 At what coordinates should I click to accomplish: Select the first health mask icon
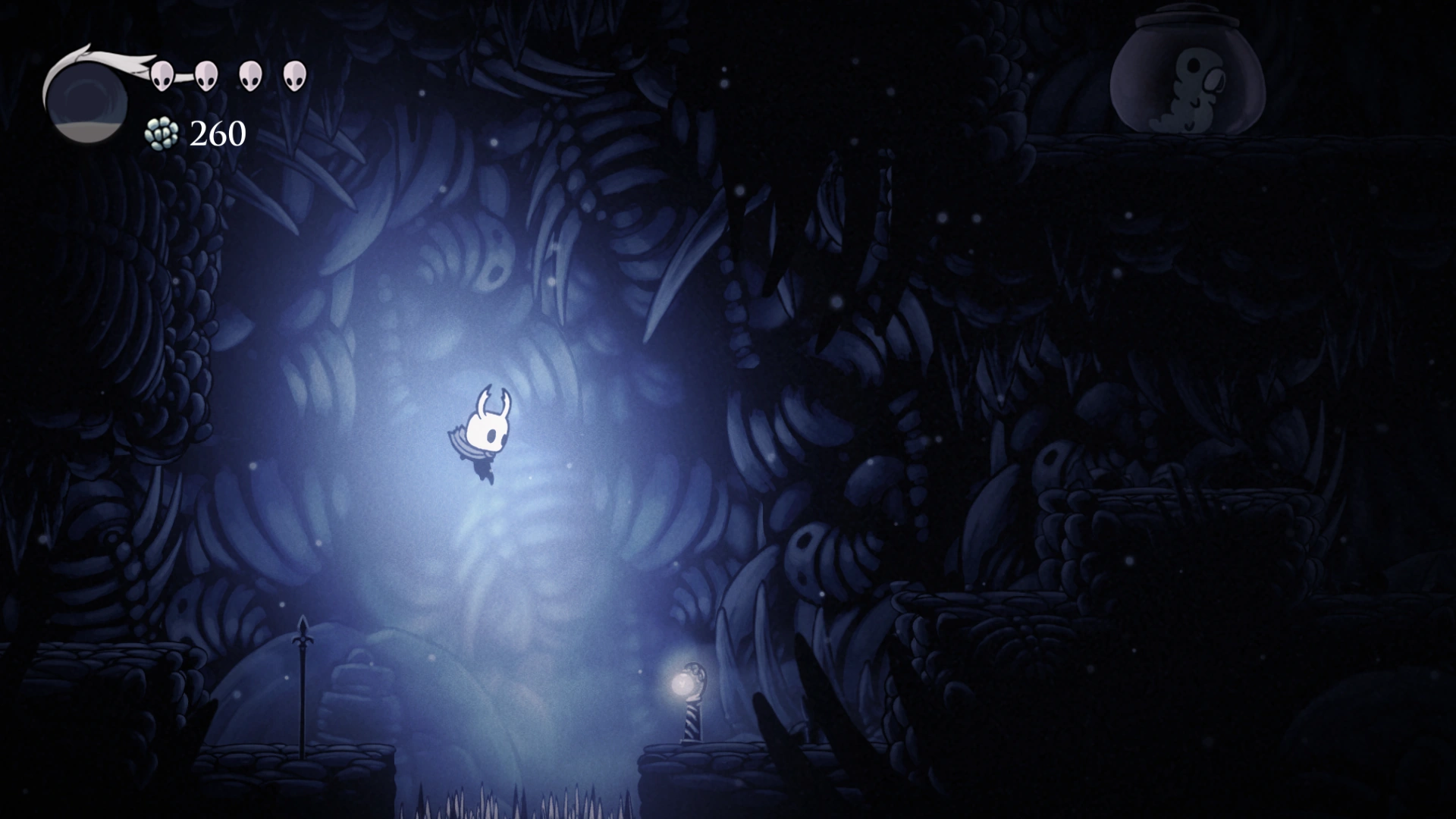[162, 76]
